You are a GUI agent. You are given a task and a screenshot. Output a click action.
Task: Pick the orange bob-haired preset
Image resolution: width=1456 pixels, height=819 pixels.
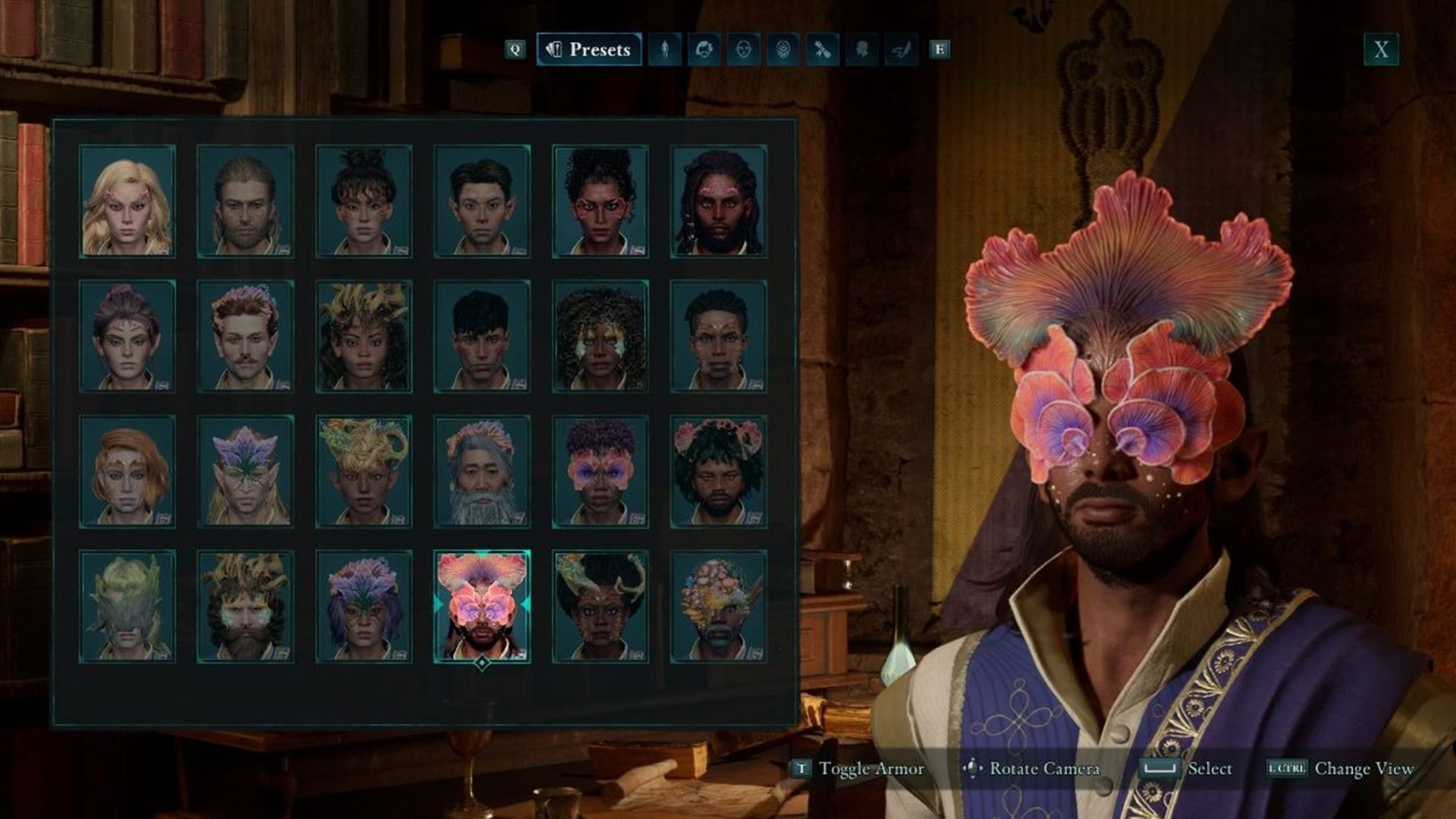point(127,471)
